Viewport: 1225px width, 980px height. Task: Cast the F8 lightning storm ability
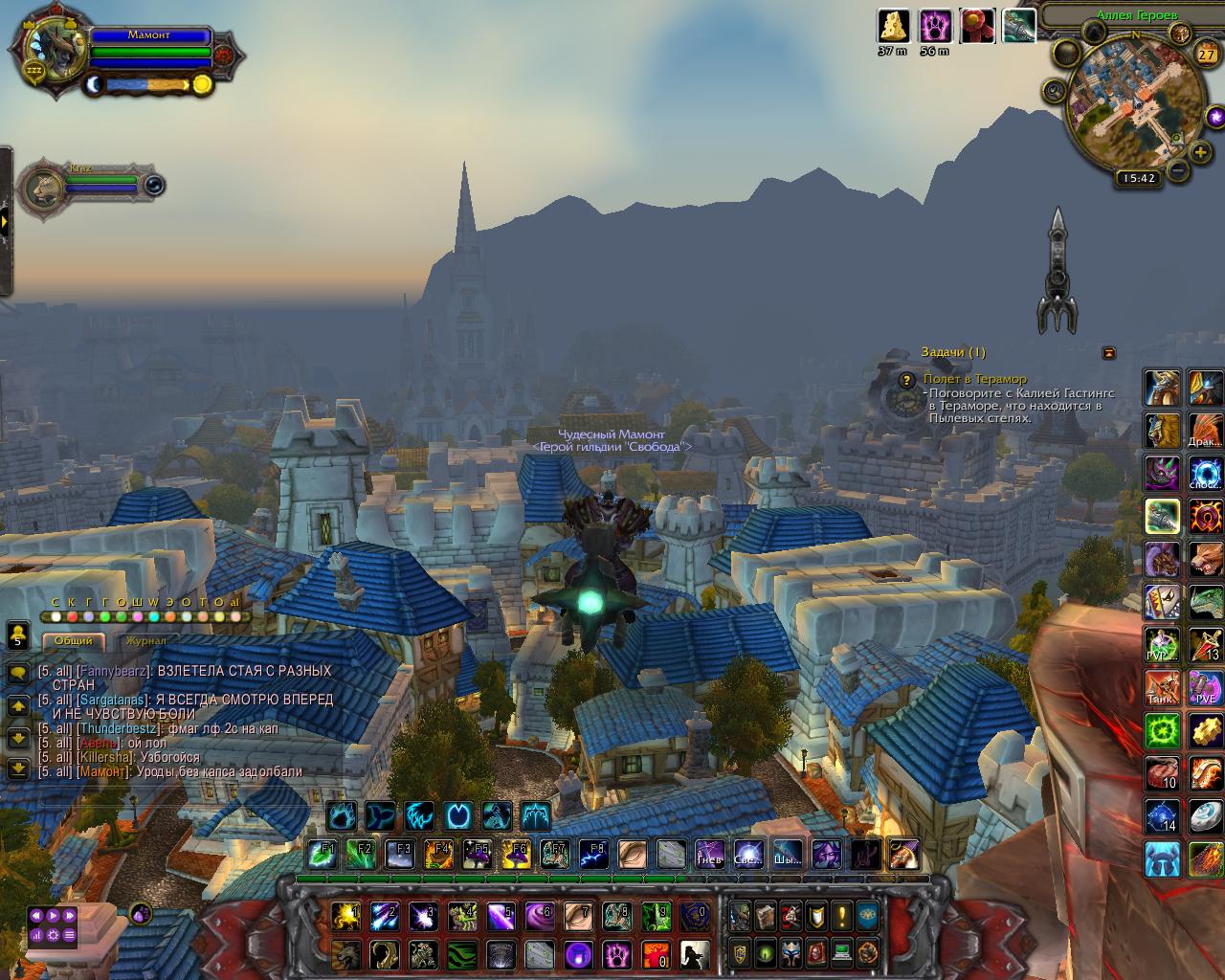pos(593,854)
